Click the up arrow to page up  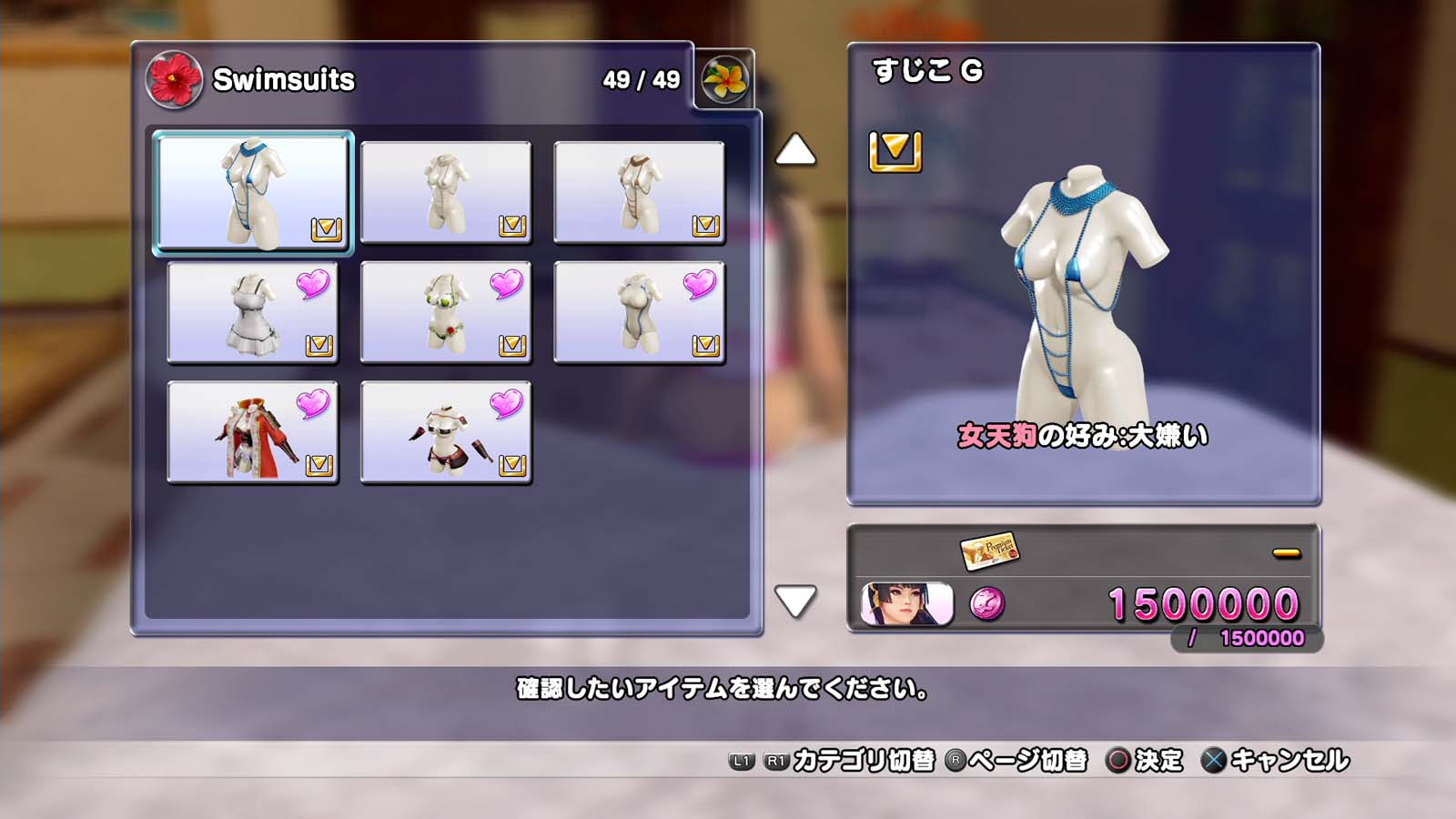(x=795, y=150)
